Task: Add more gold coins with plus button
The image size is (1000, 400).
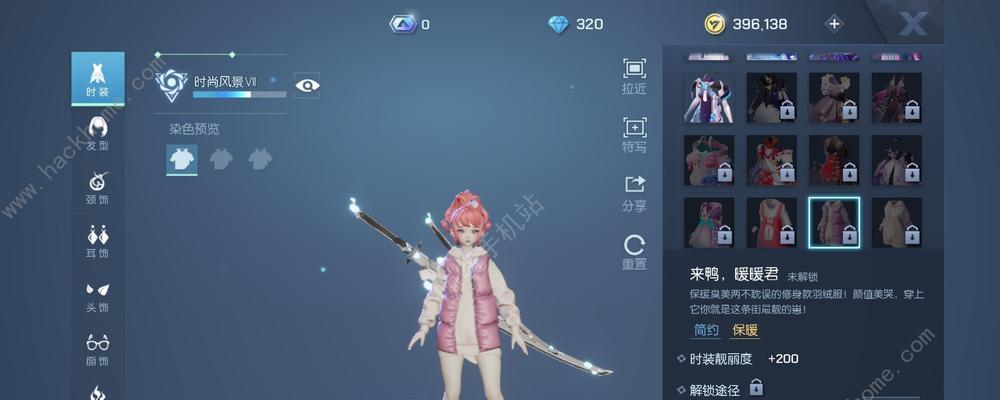Action: click(834, 24)
